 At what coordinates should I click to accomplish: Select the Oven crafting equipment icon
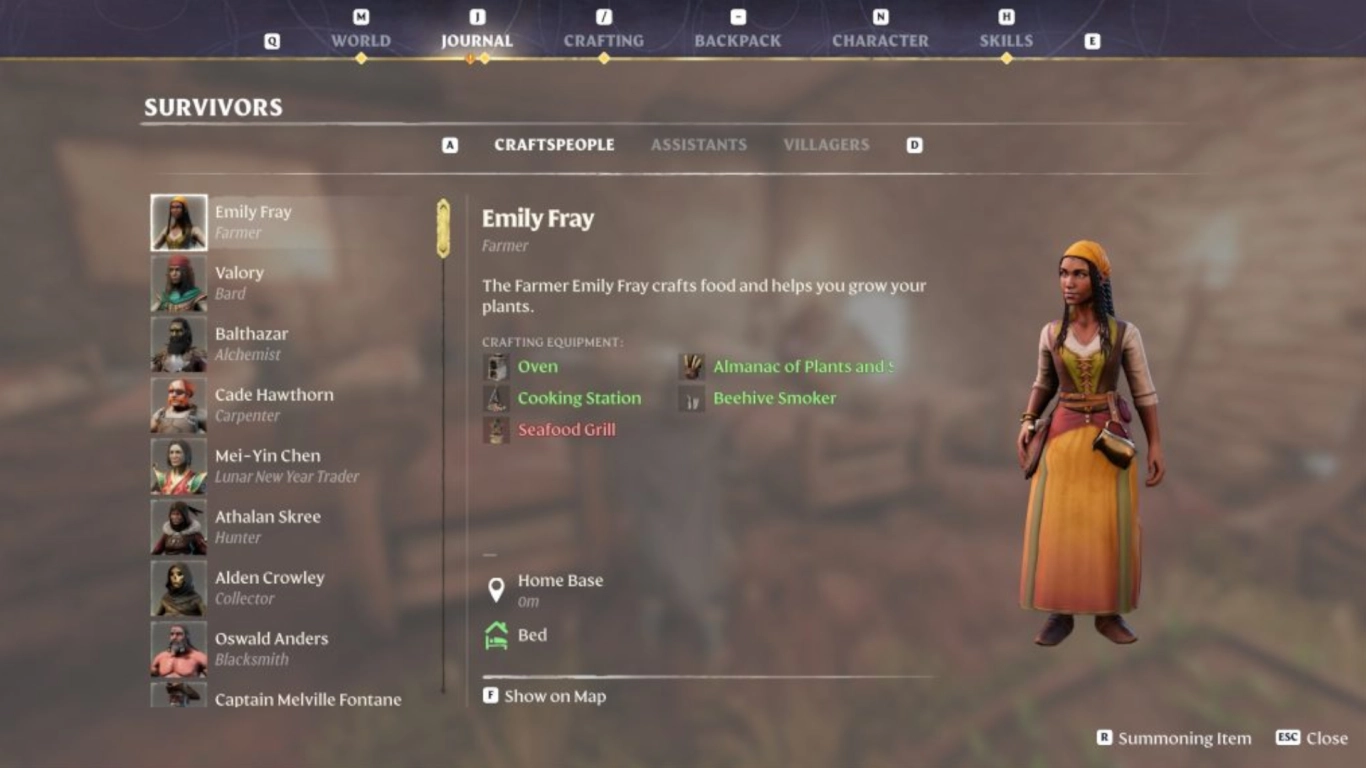[x=495, y=366]
